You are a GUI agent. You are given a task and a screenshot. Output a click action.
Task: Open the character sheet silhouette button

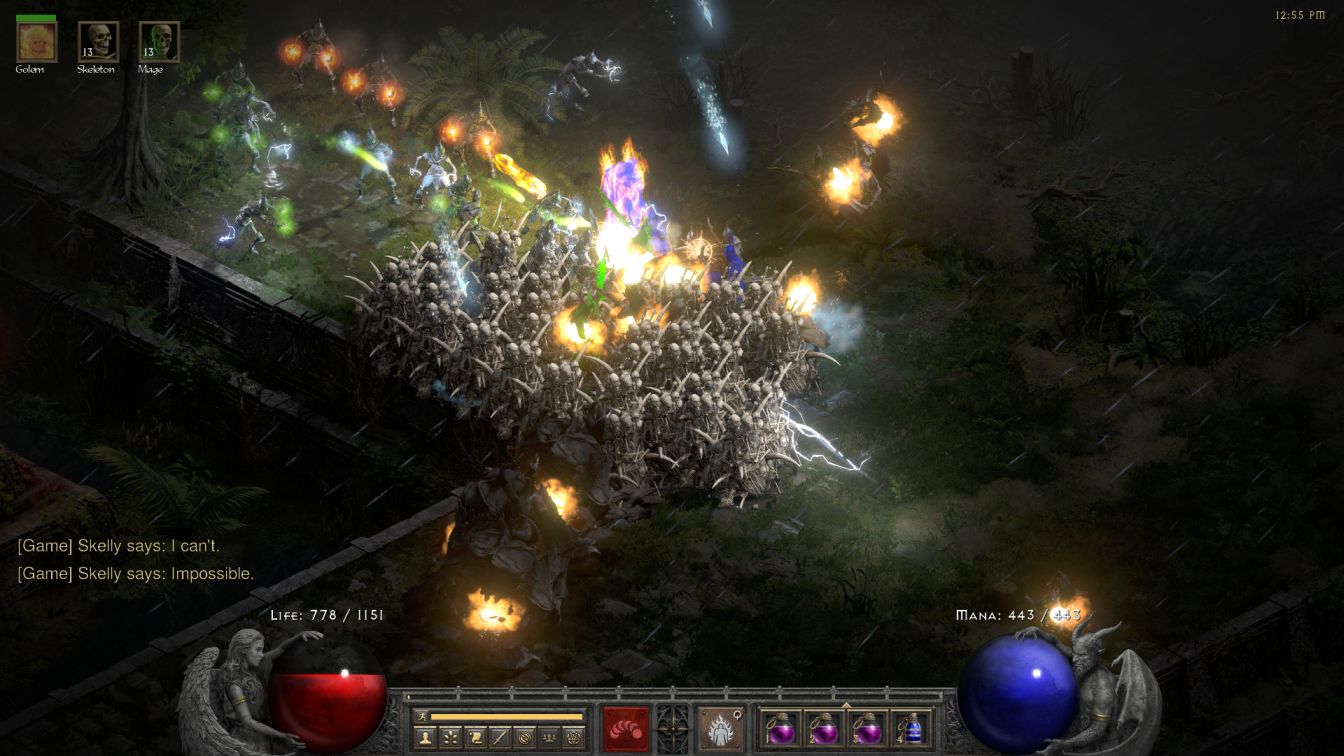point(425,737)
